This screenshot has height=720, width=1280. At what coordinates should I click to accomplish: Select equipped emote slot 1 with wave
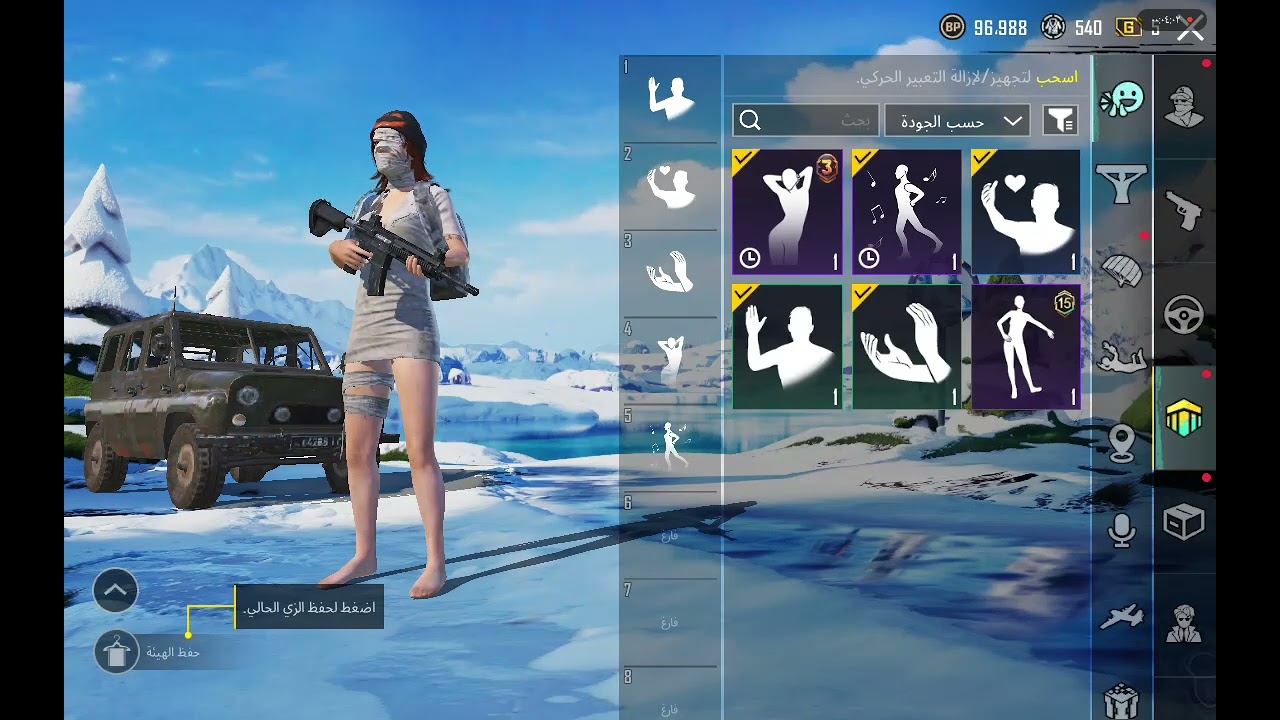click(670, 98)
